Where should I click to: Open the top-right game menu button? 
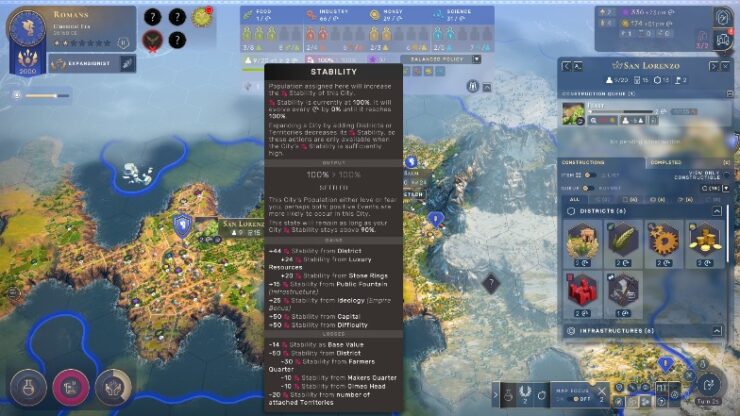click(x=722, y=17)
